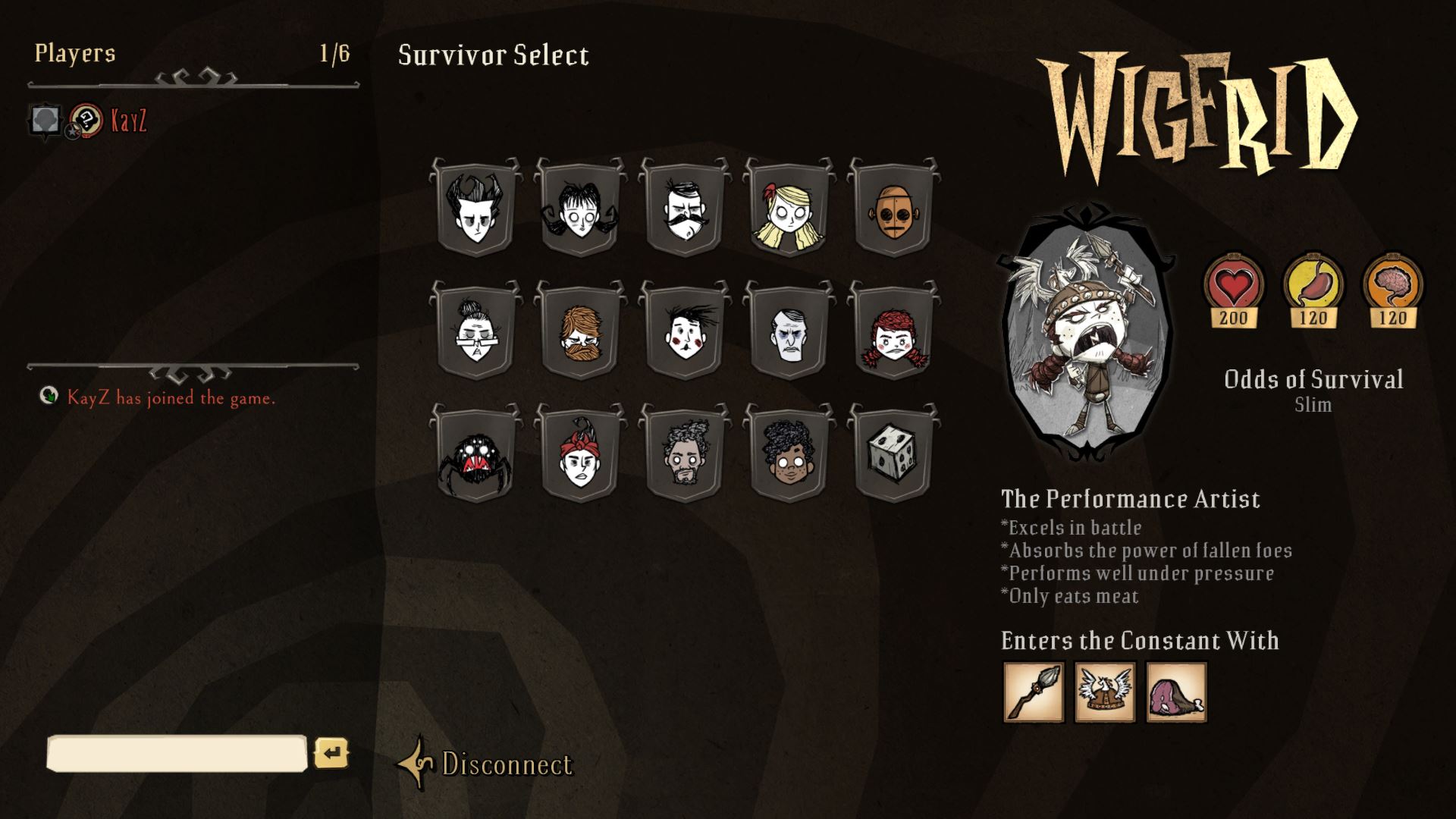
Task: Choose Wigfrid with red braids
Action: tap(893, 331)
